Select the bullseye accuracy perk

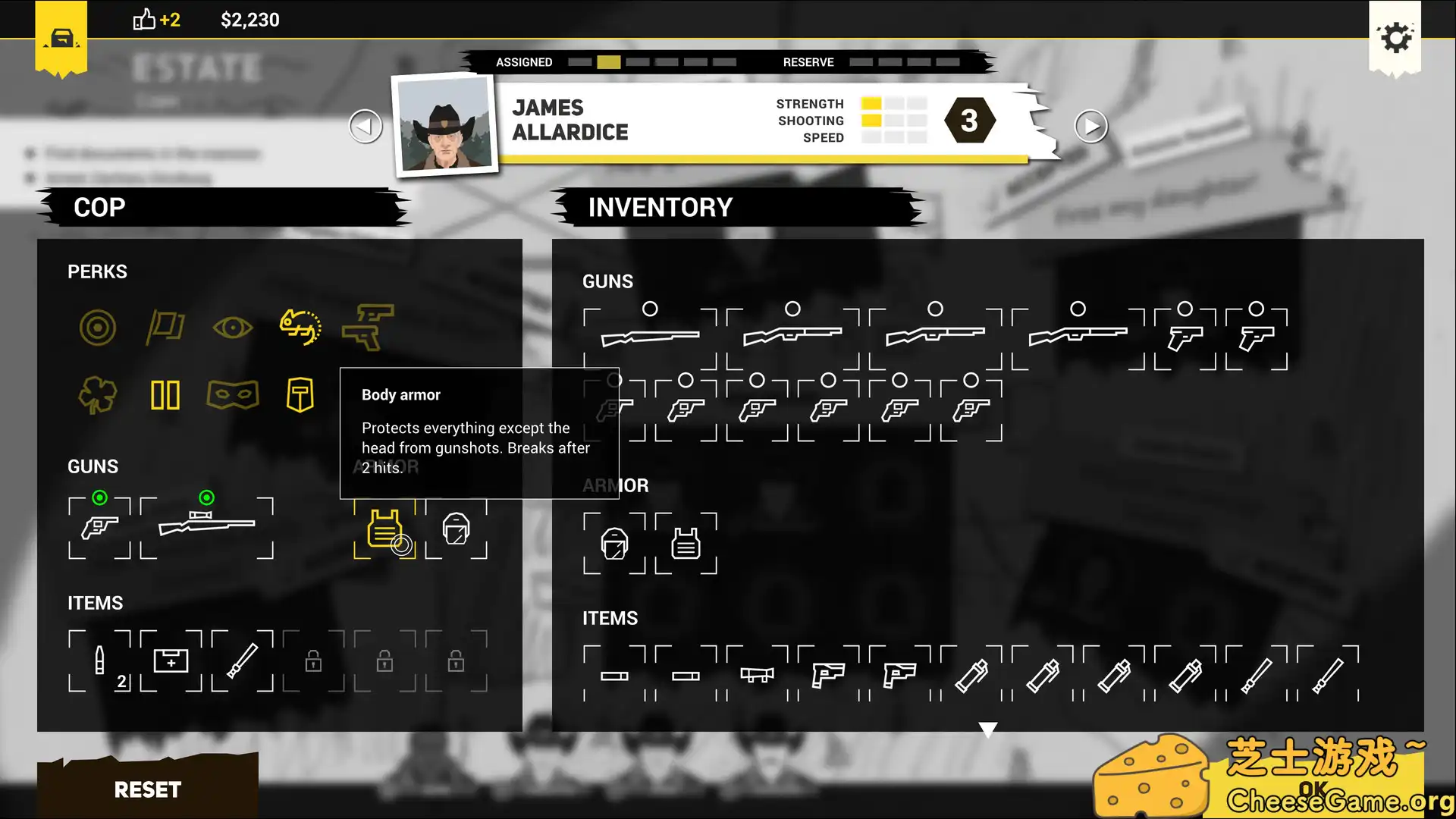(97, 328)
